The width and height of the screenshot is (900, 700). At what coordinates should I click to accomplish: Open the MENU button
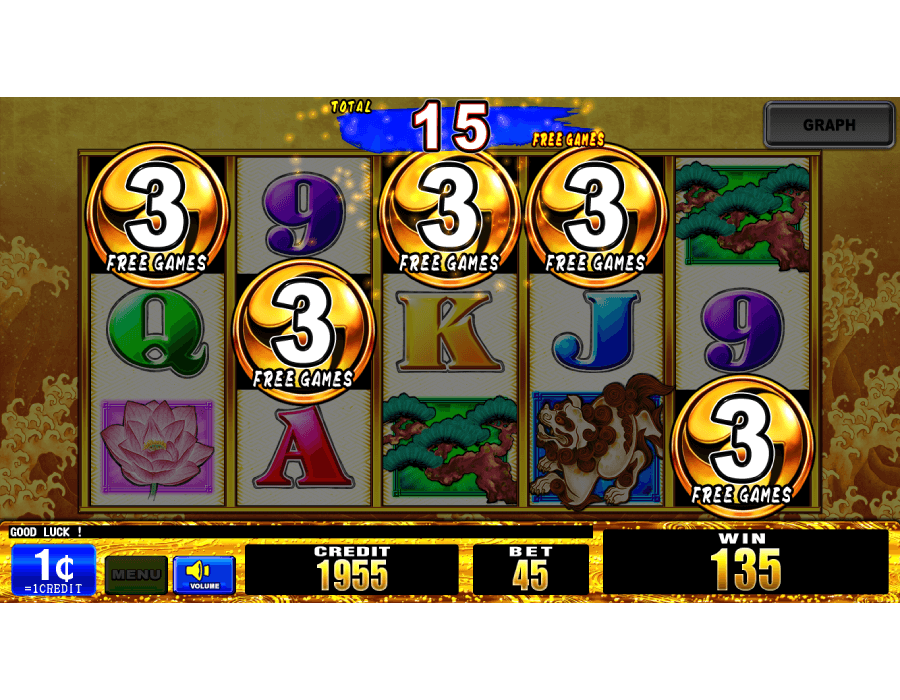(136, 574)
